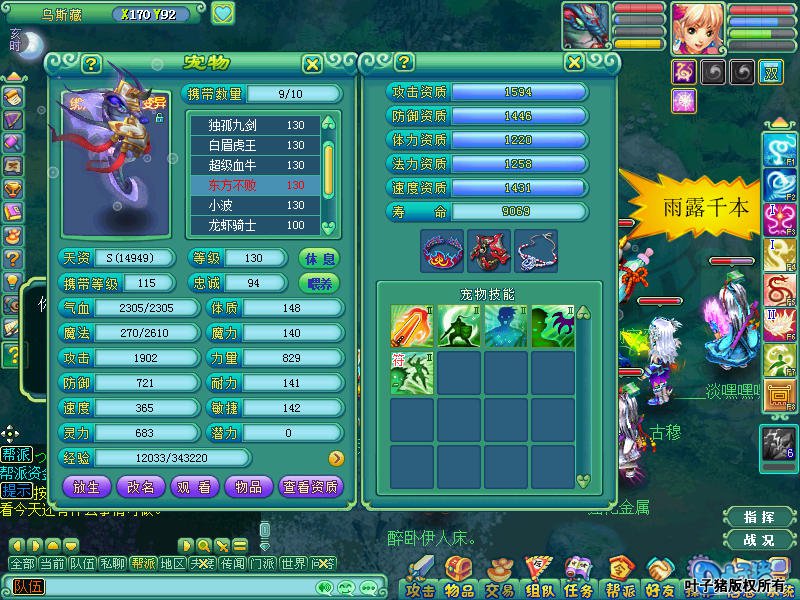Close the 宠物 pet window
The width and height of the screenshot is (800, 600).
point(312,64)
